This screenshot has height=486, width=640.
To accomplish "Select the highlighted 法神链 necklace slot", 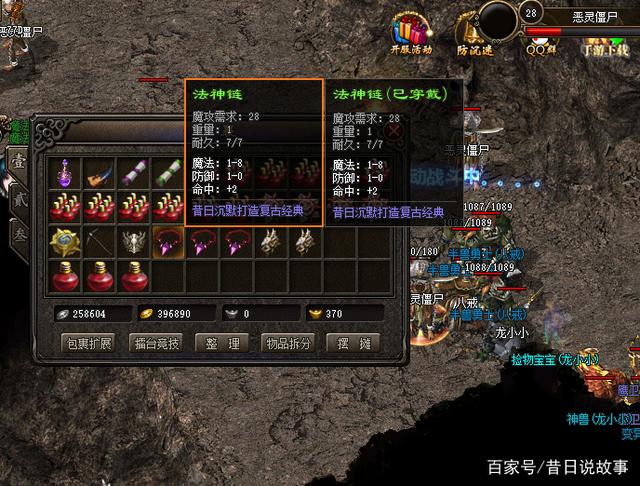I will click(x=168, y=241).
